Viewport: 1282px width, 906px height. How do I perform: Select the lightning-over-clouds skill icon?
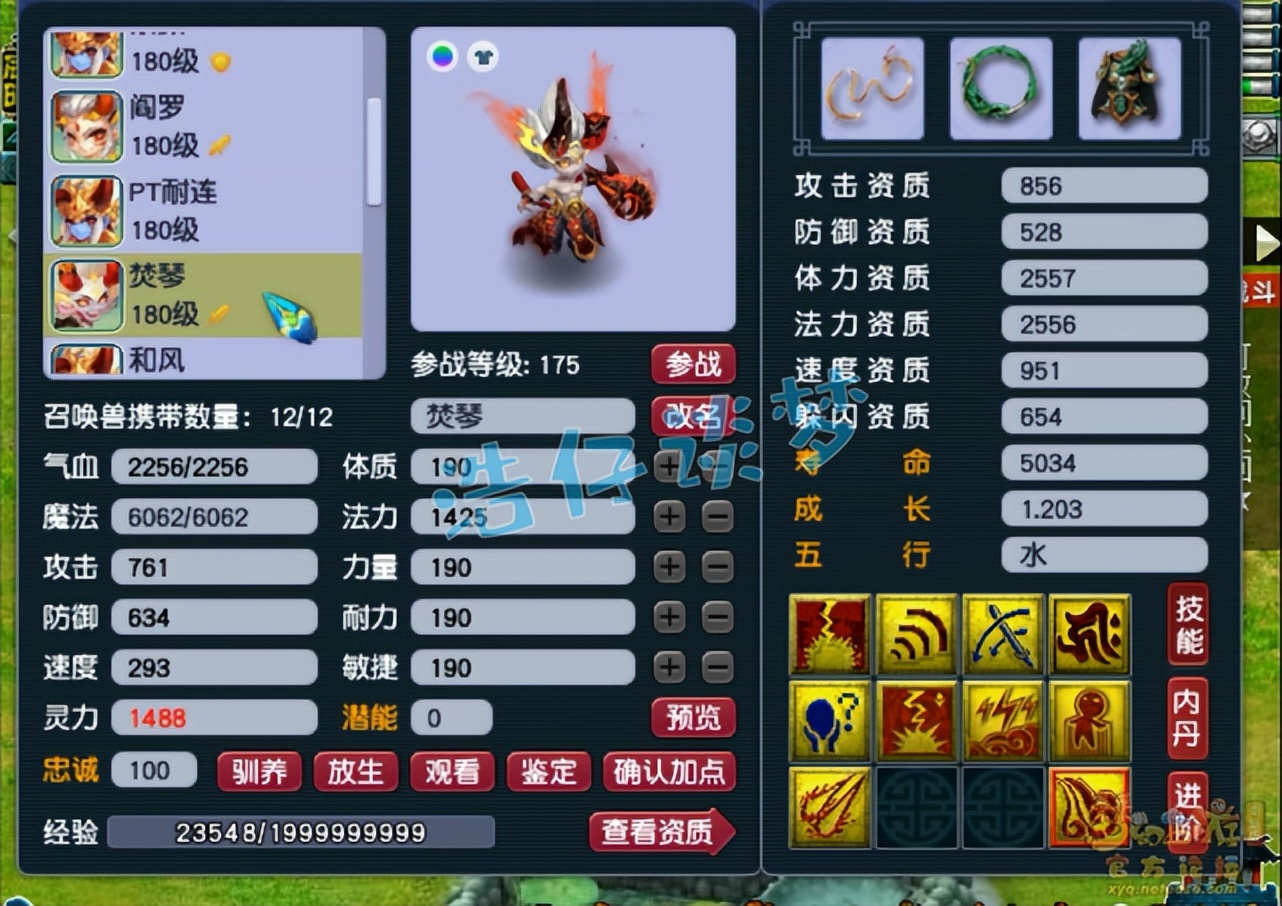click(1003, 718)
